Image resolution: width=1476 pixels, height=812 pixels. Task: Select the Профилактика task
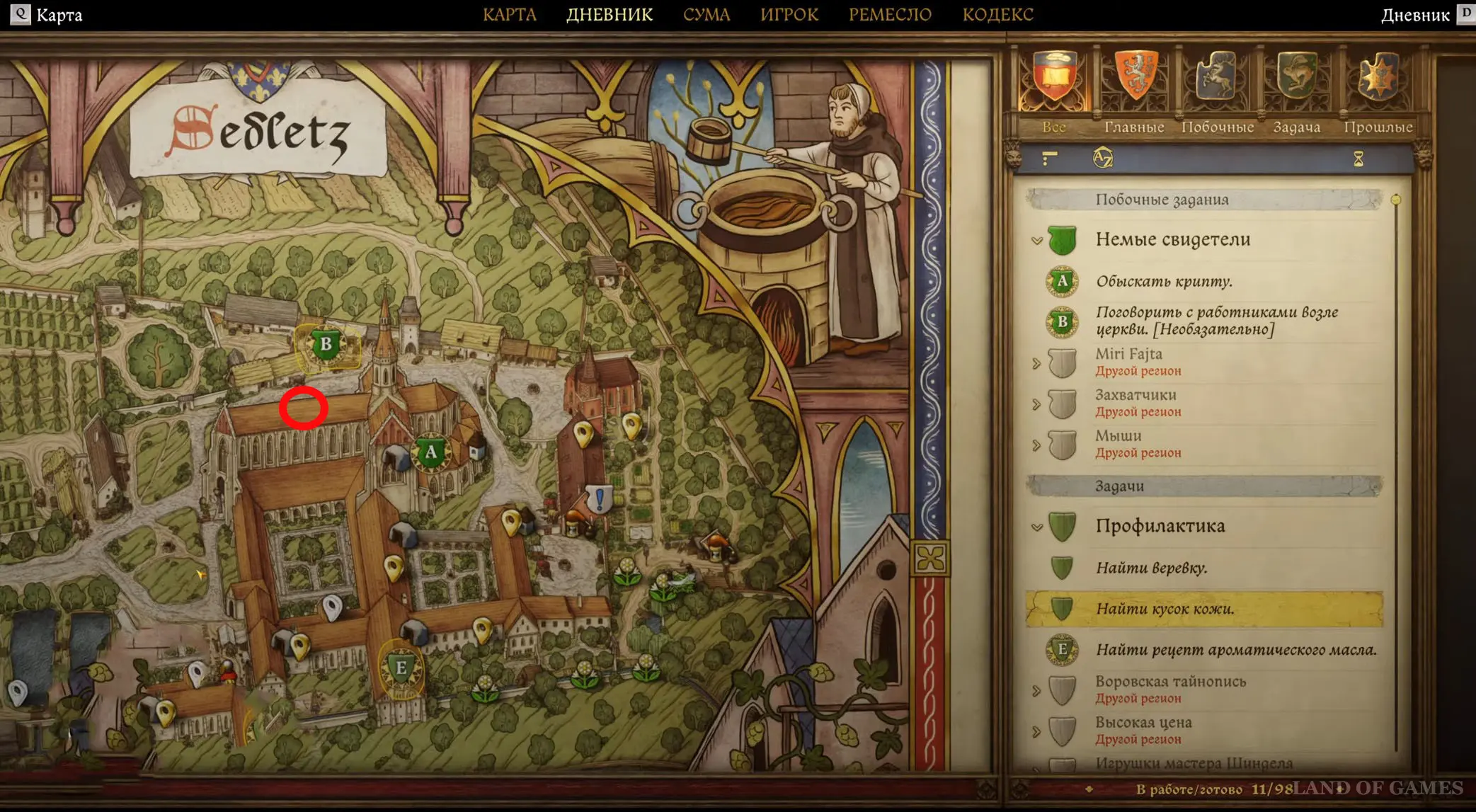(x=1160, y=526)
